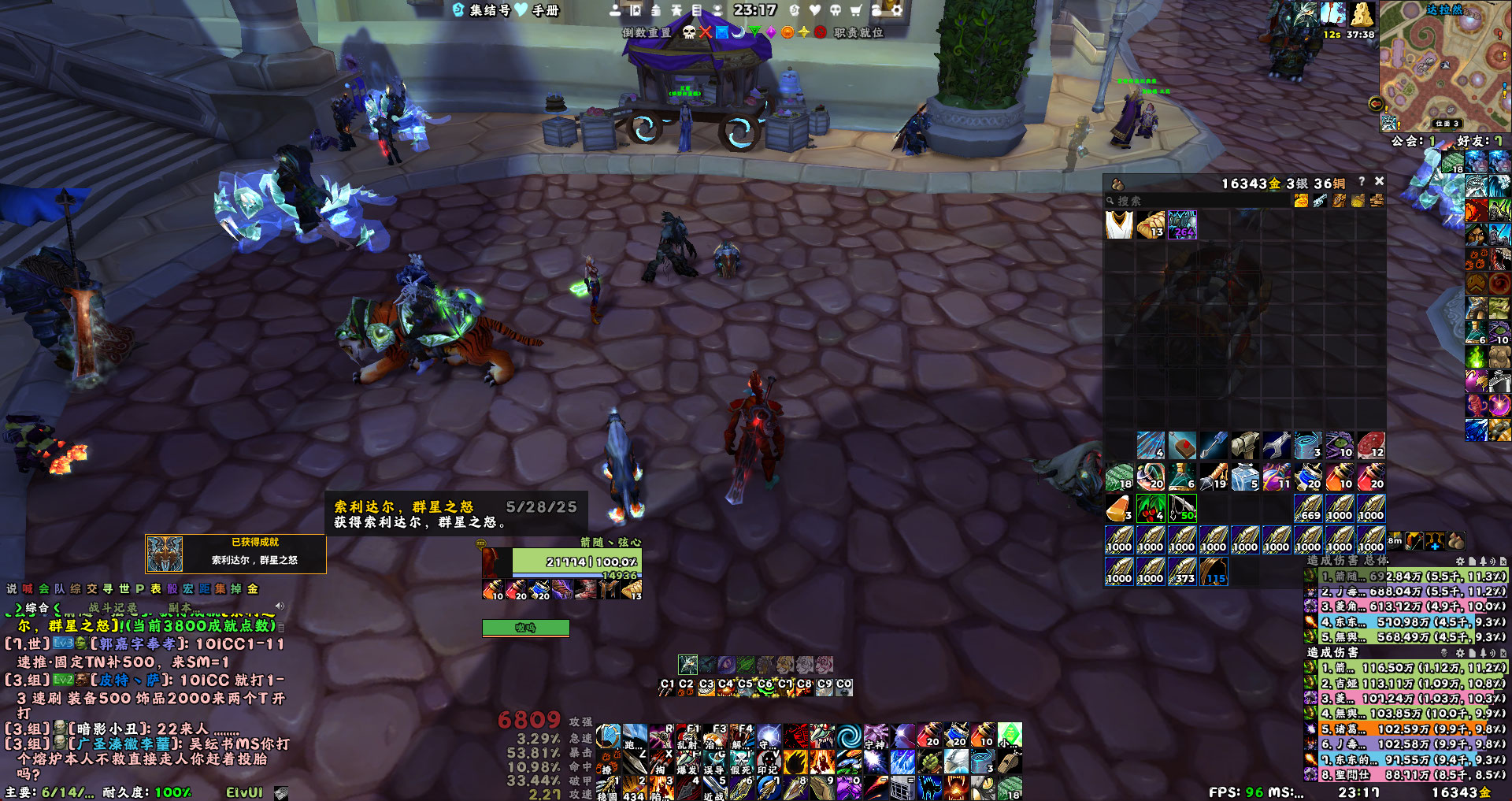Switch to the 战斗记录 combat log tab
1512x801 pixels.
(x=113, y=608)
